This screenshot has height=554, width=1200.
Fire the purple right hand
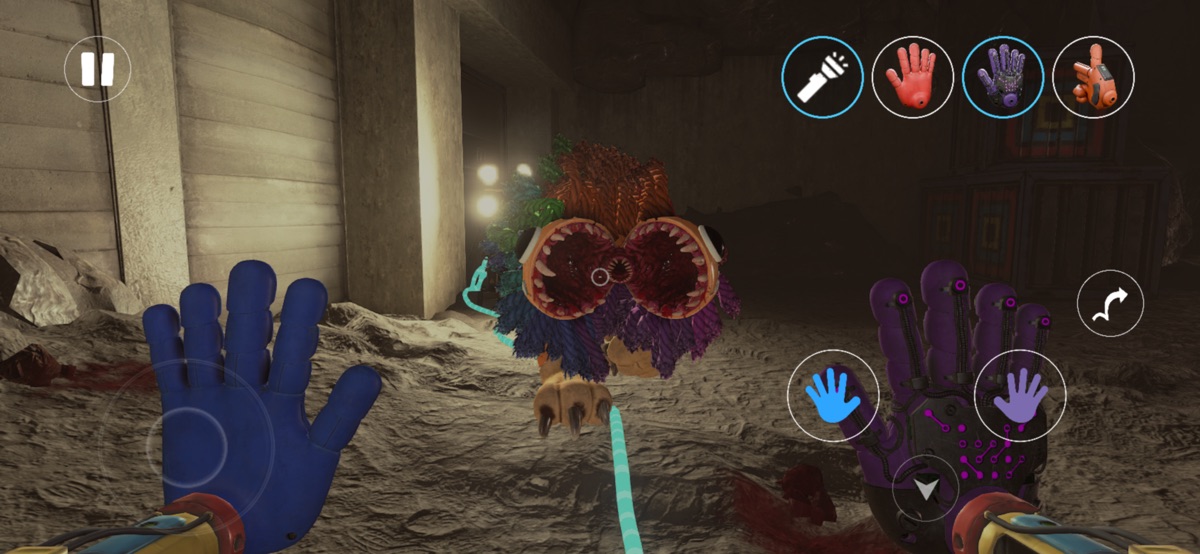[1019, 396]
